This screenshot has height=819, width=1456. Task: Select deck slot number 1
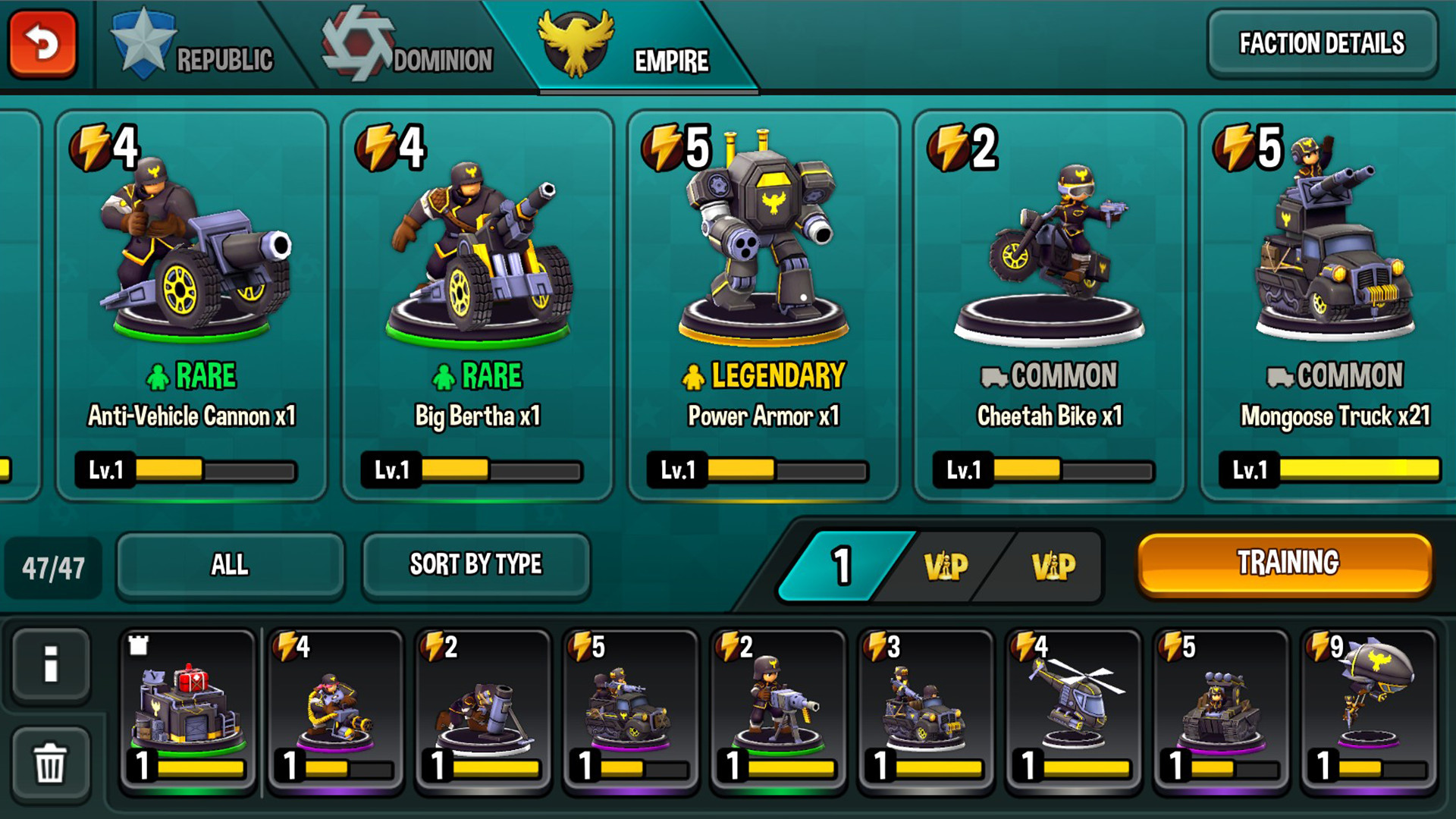pos(840,566)
